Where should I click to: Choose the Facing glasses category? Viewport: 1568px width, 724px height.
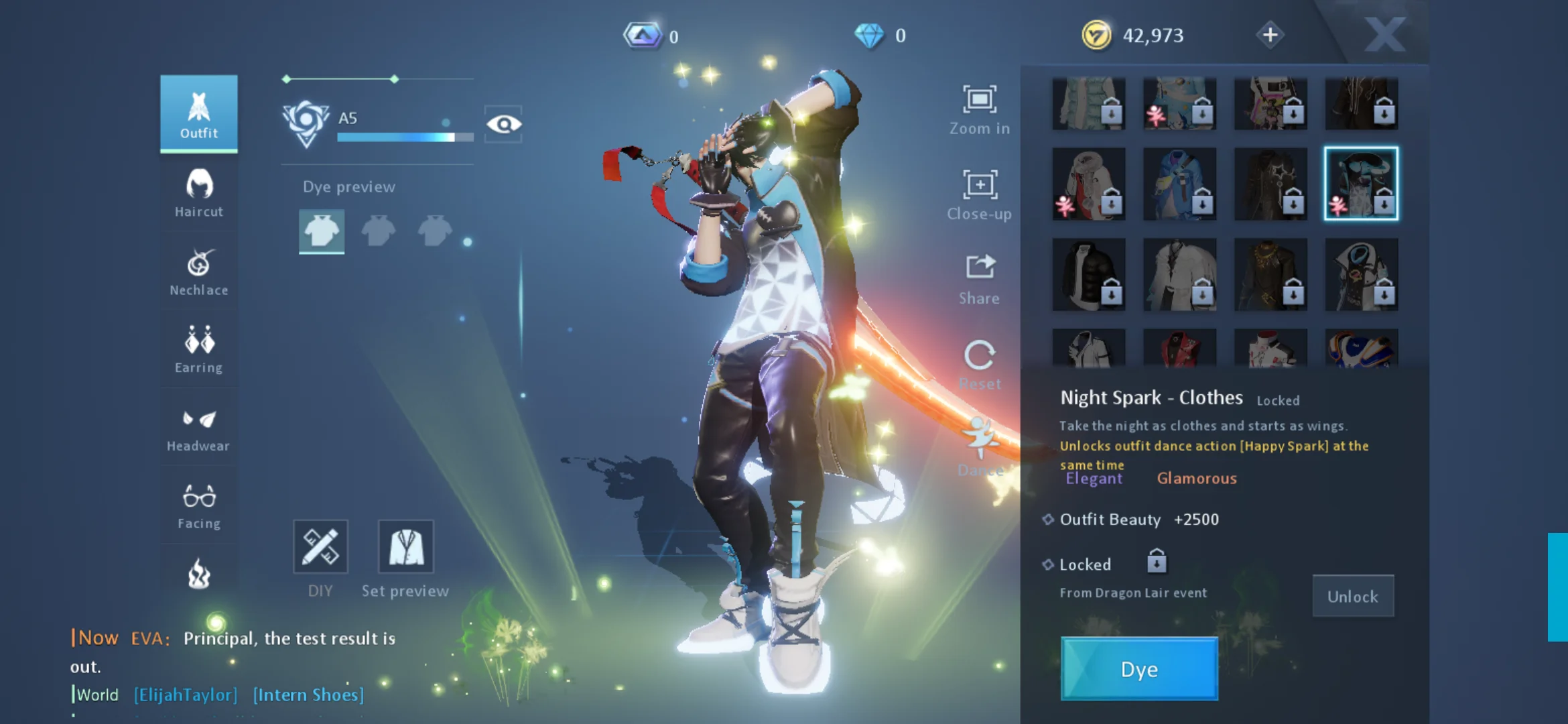[198, 505]
